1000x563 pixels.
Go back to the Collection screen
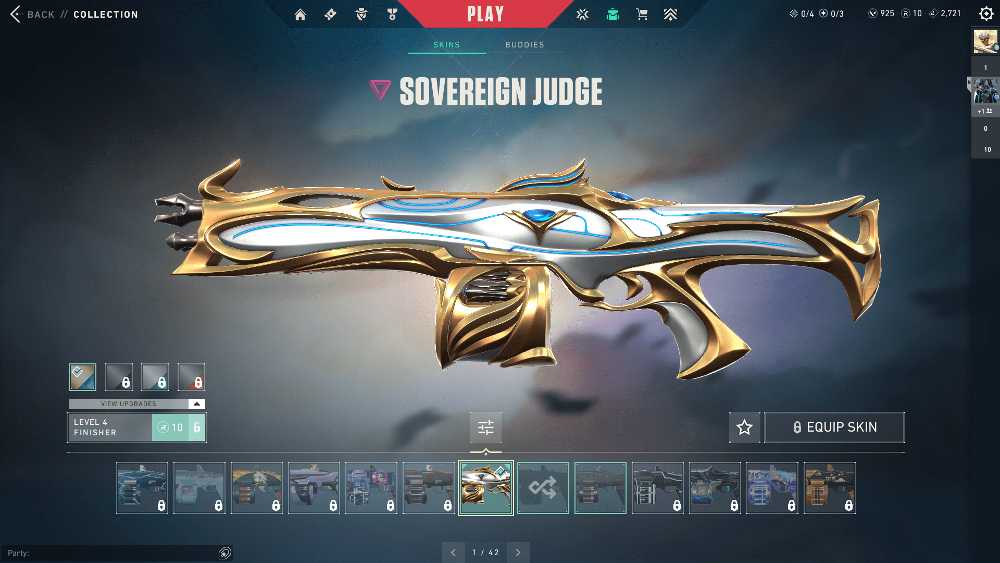[40, 15]
